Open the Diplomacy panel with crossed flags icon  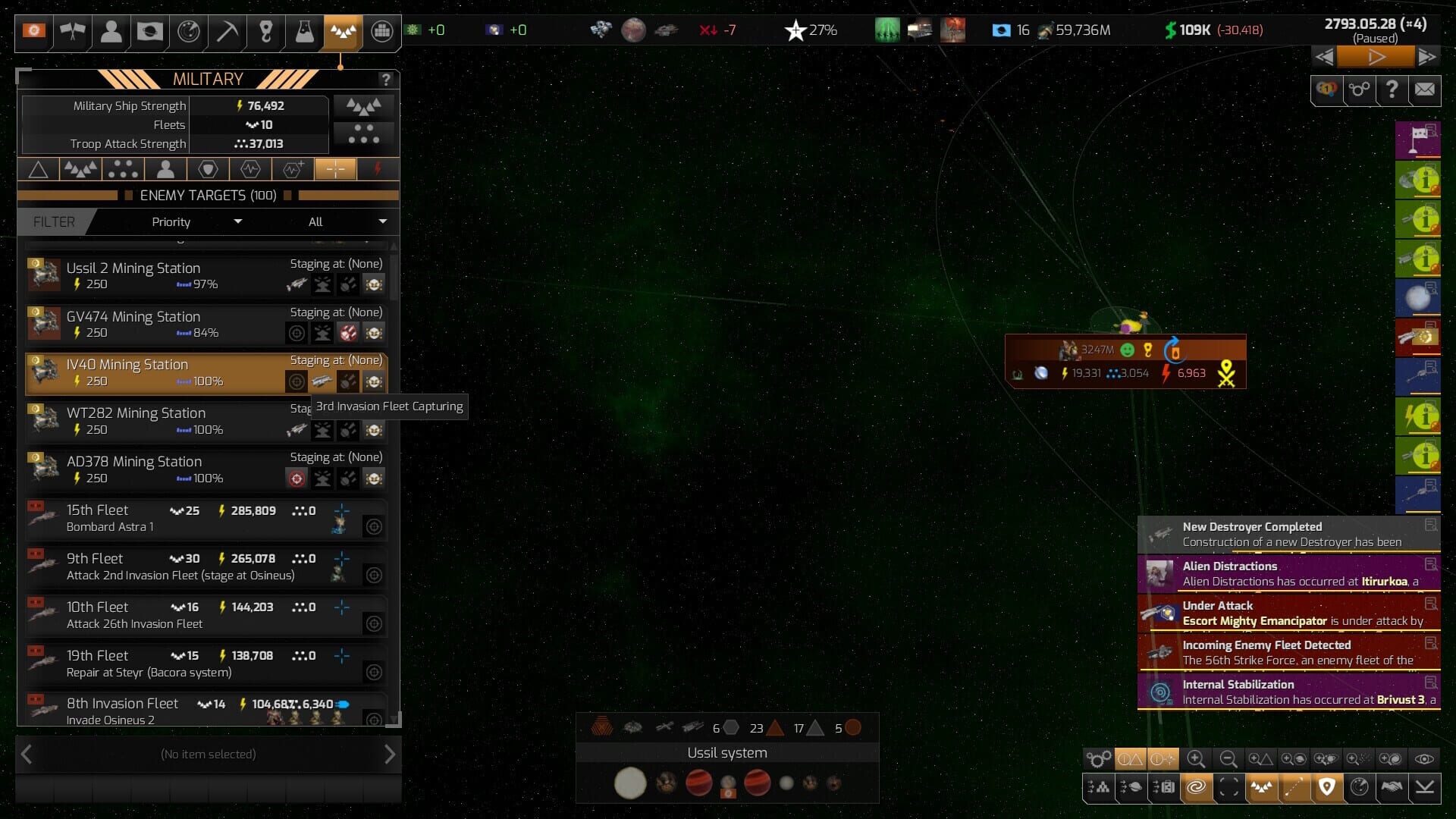[72, 32]
